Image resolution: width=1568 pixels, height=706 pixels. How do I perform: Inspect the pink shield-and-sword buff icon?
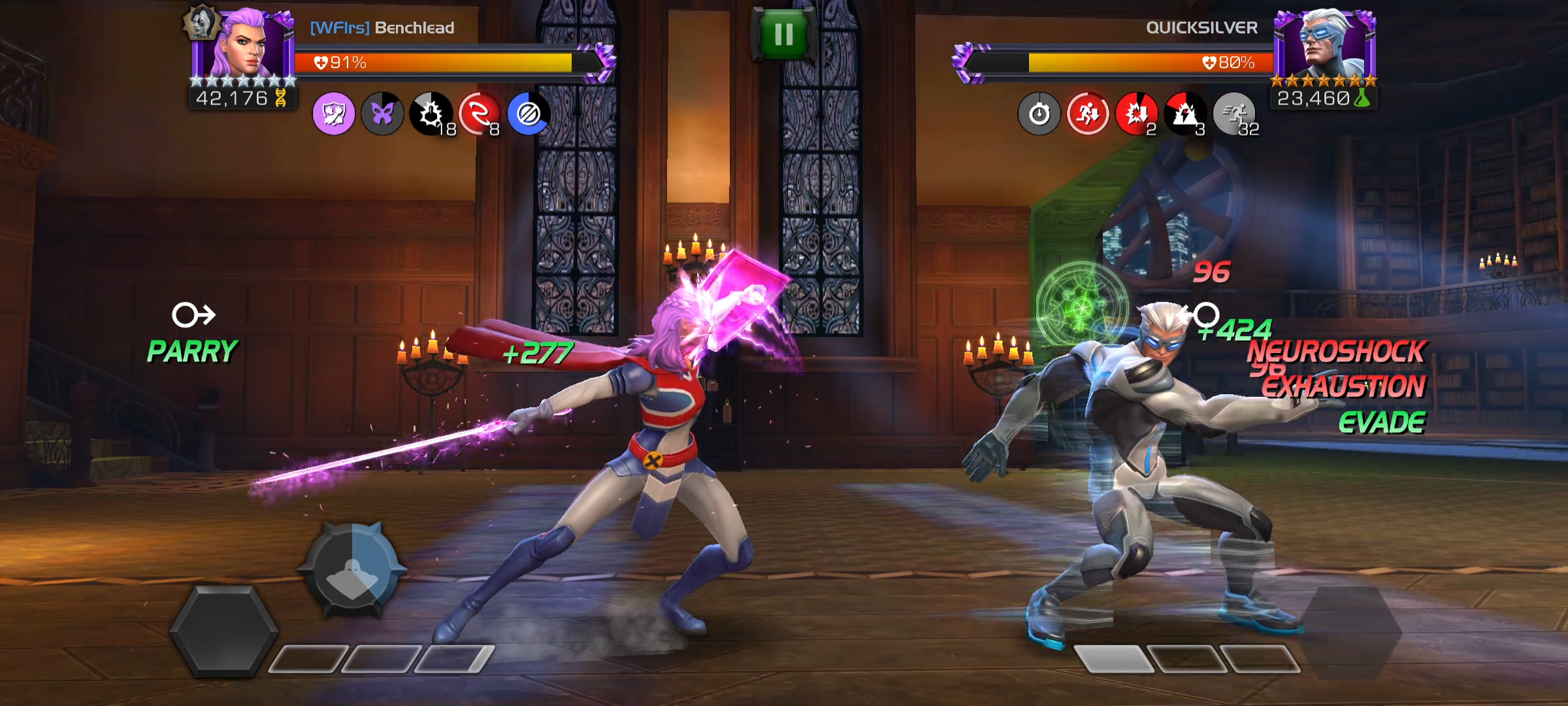coord(334,114)
